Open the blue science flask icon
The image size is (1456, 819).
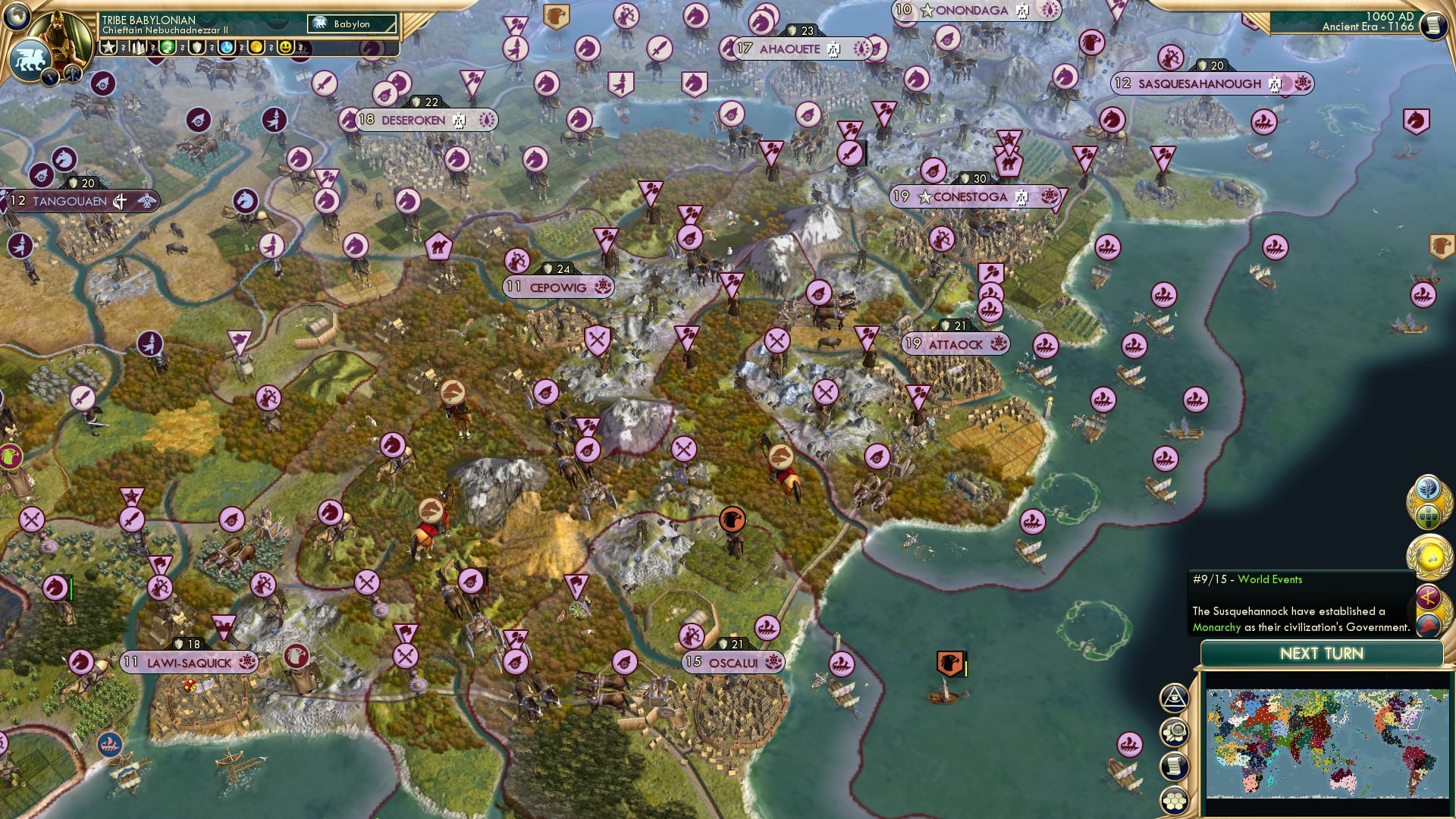tap(227, 48)
